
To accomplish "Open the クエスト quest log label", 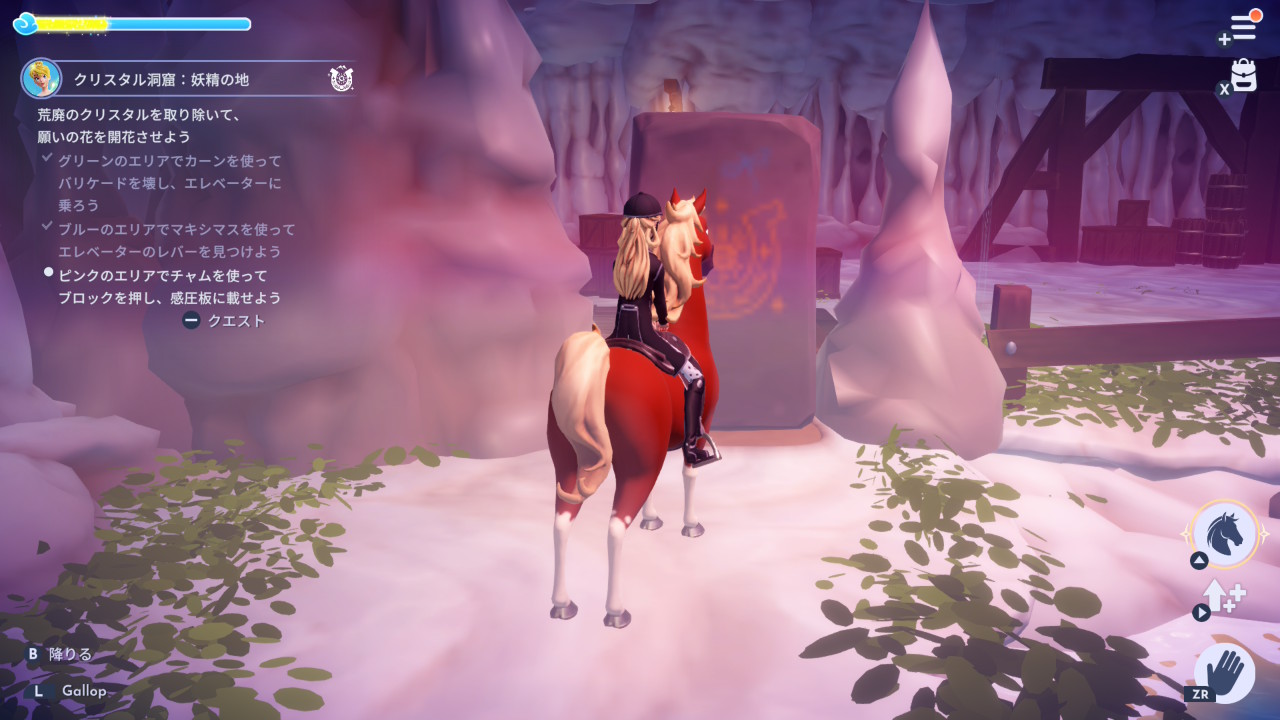I will point(236,321).
